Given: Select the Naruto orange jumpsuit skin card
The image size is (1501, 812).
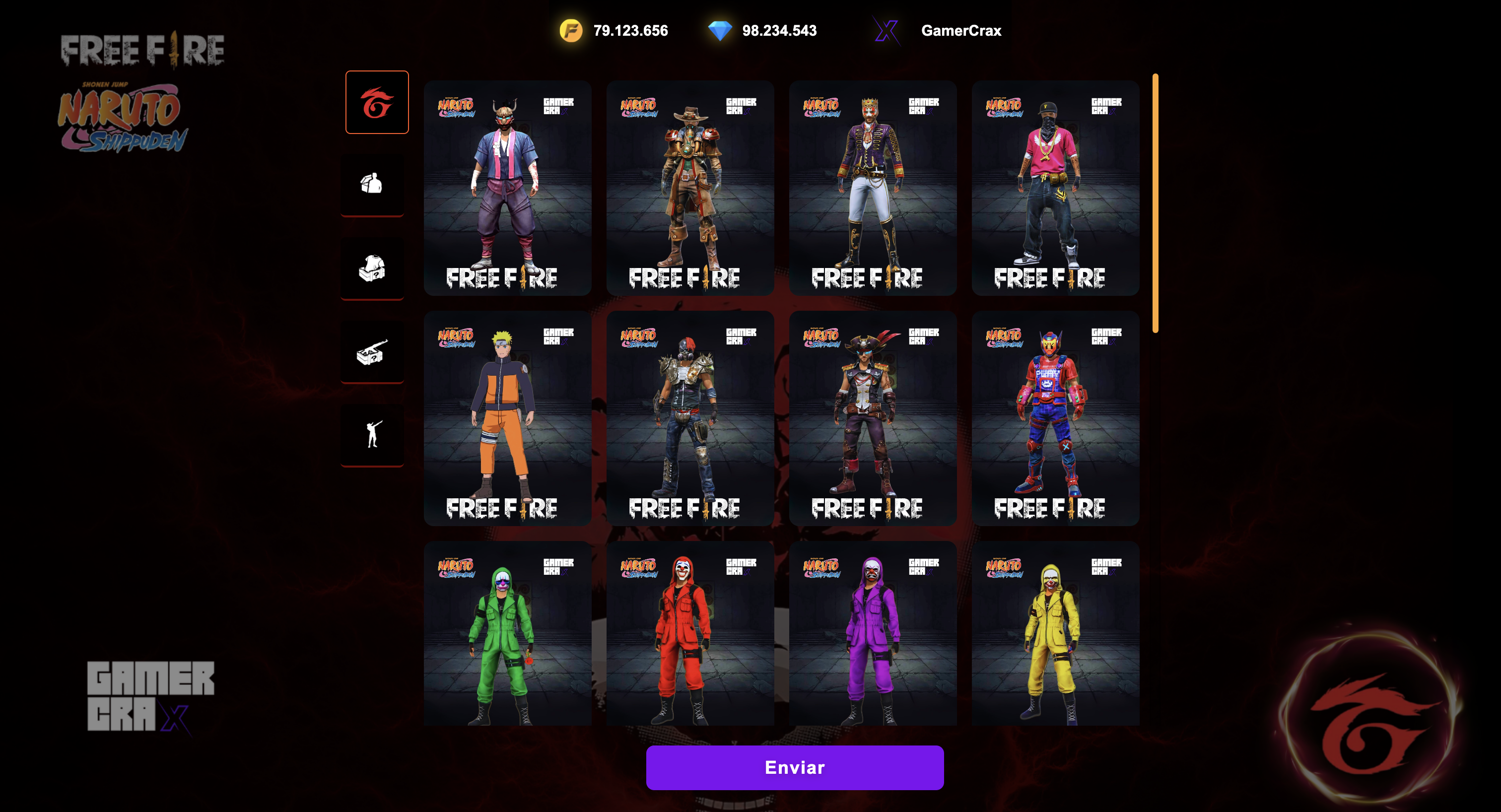Looking at the screenshot, I should [x=507, y=417].
